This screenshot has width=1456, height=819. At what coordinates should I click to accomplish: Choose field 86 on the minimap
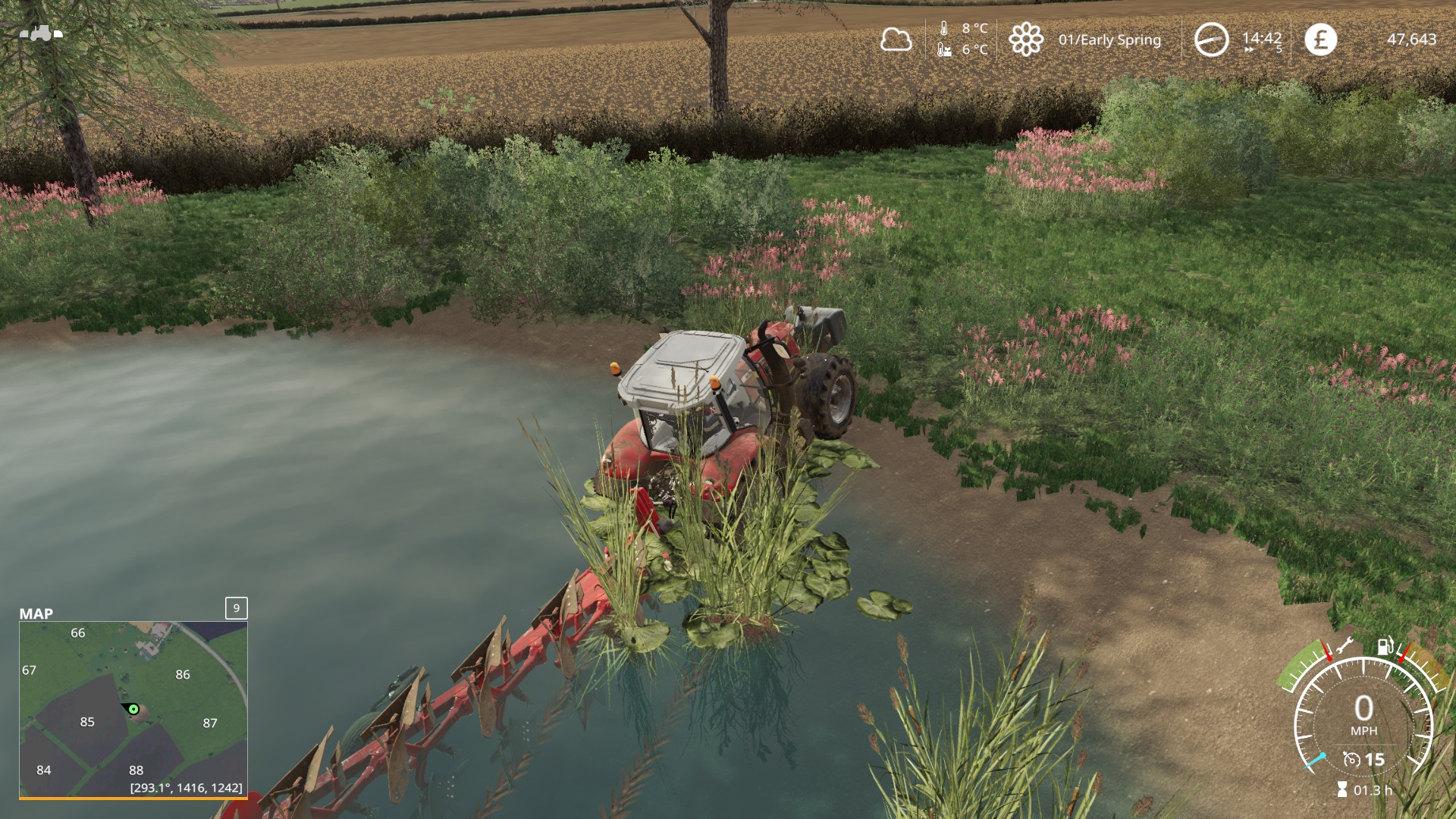click(x=183, y=674)
